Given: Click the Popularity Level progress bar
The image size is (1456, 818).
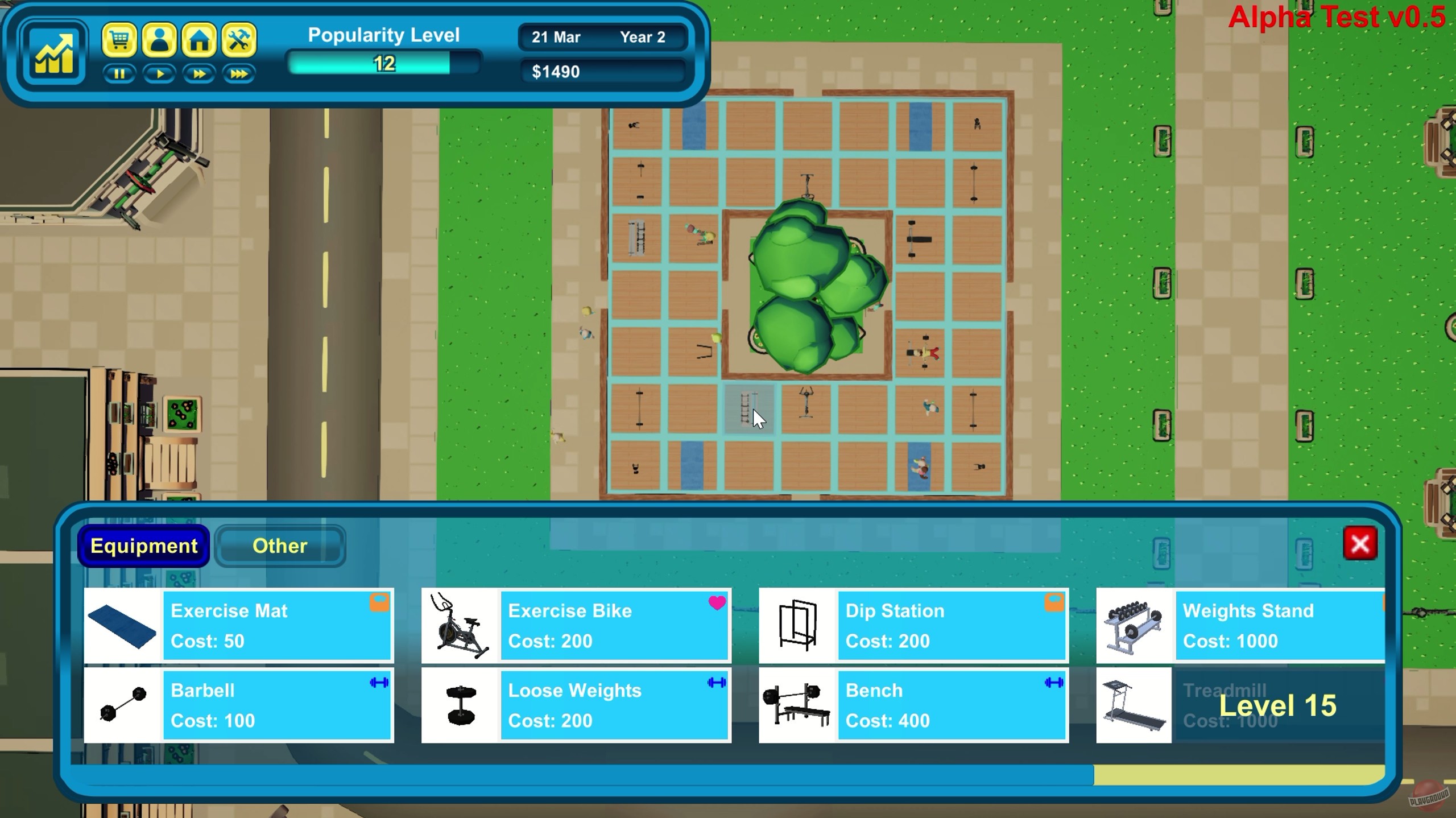Looking at the screenshot, I should click(x=384, y=63).
